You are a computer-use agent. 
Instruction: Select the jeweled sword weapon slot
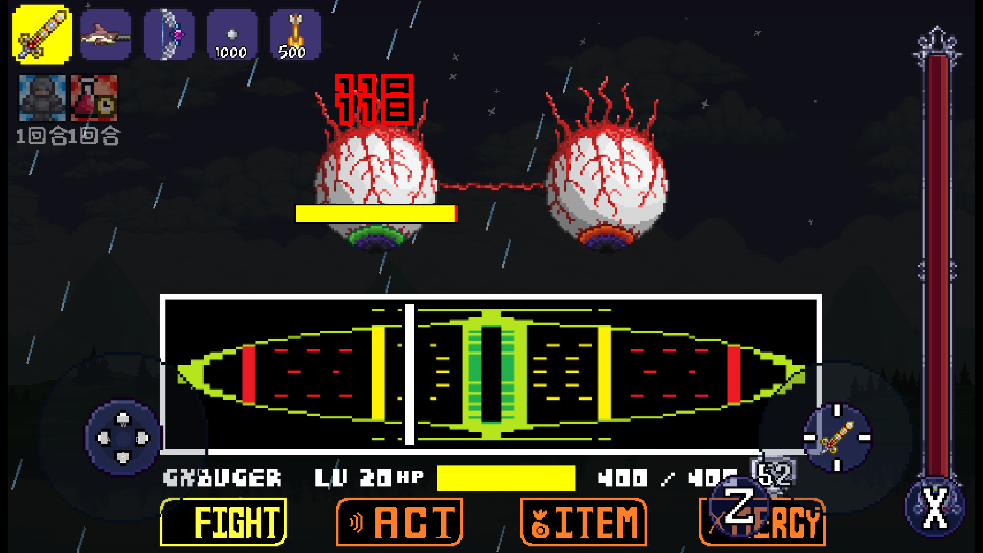pyautogui.click(x=42, y=34)
